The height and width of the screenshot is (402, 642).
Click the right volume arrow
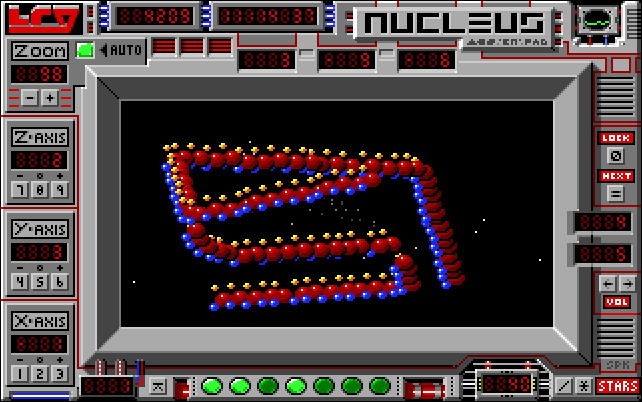coord(626,284)
